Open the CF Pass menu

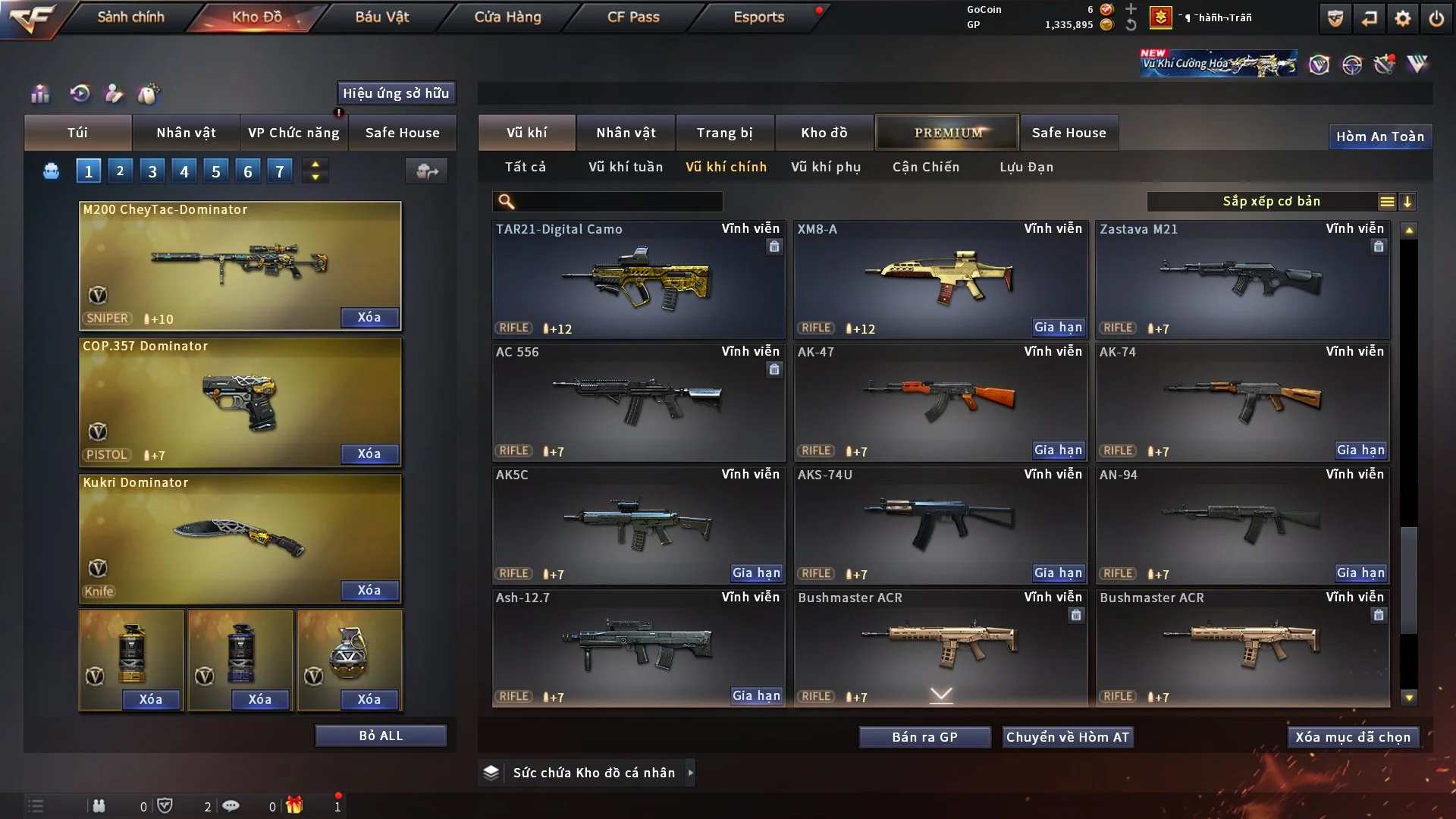[x=633, y=17]
